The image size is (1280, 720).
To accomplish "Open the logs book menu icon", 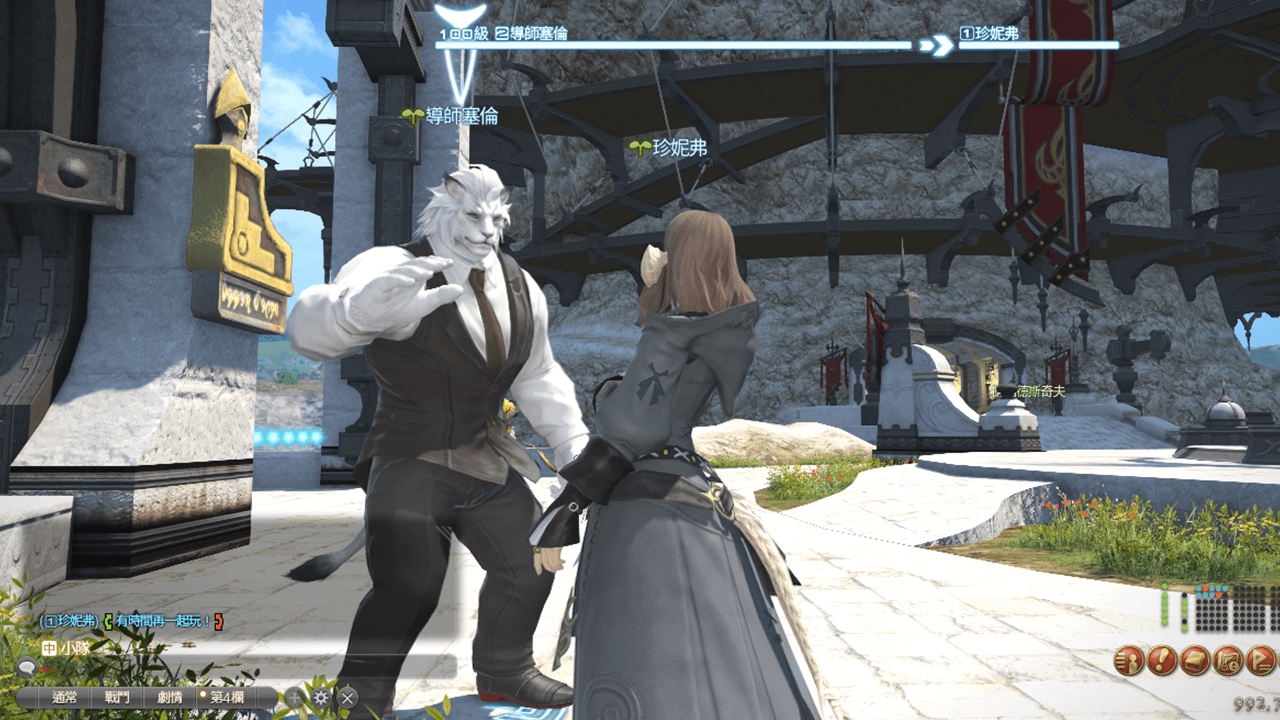I will [x=1195, y=661].
